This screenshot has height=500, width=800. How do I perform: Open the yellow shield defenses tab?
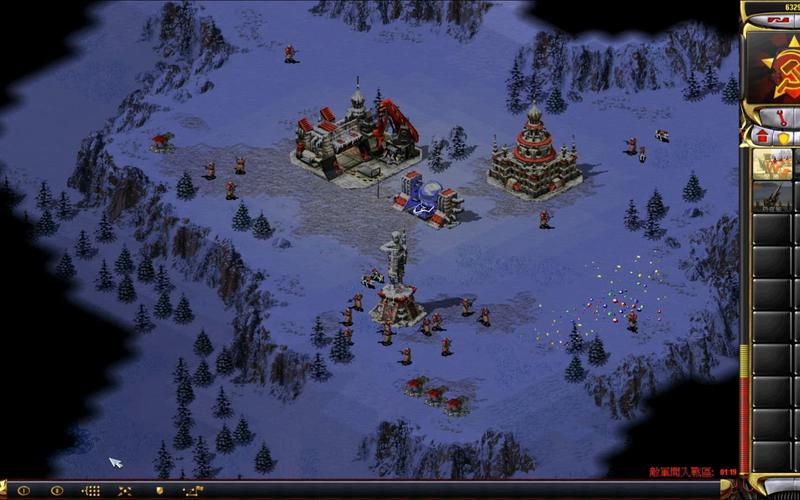(x=785, y=136)
